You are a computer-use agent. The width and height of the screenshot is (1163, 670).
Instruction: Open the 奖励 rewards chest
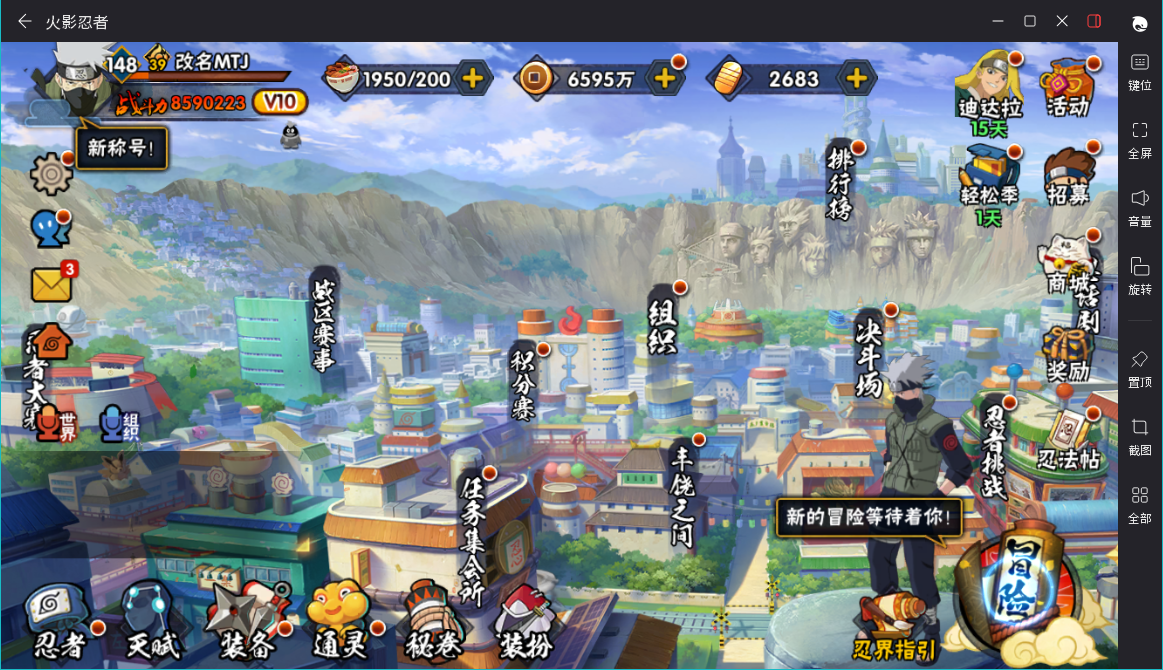[x=1067, y=352]
